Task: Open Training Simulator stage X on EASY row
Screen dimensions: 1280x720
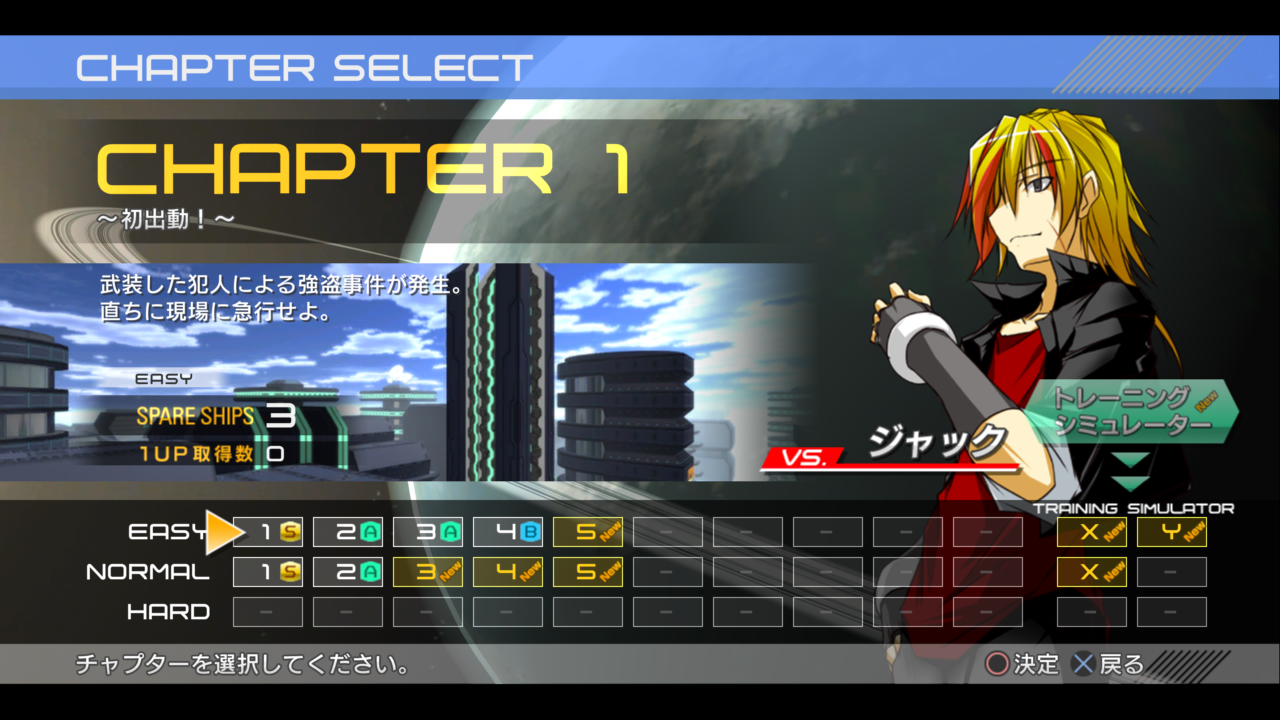Action: point(1091,532)
